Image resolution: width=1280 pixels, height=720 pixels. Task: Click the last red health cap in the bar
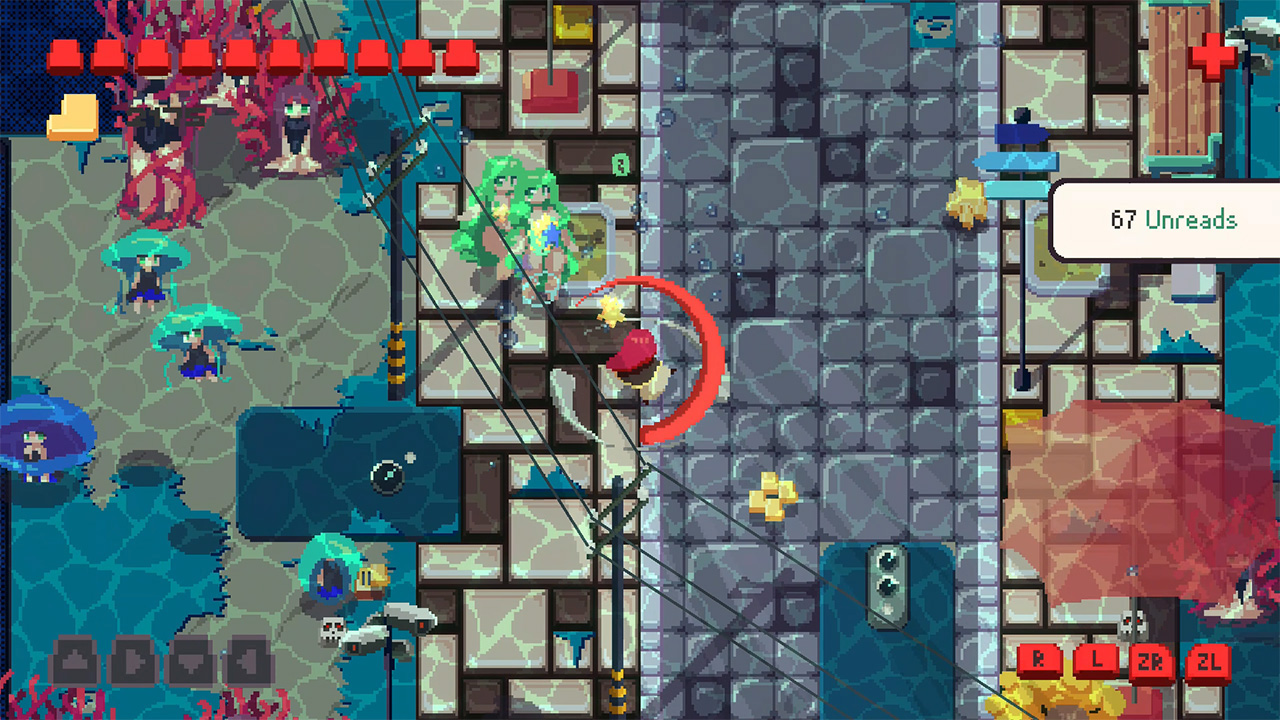point(460,53)
